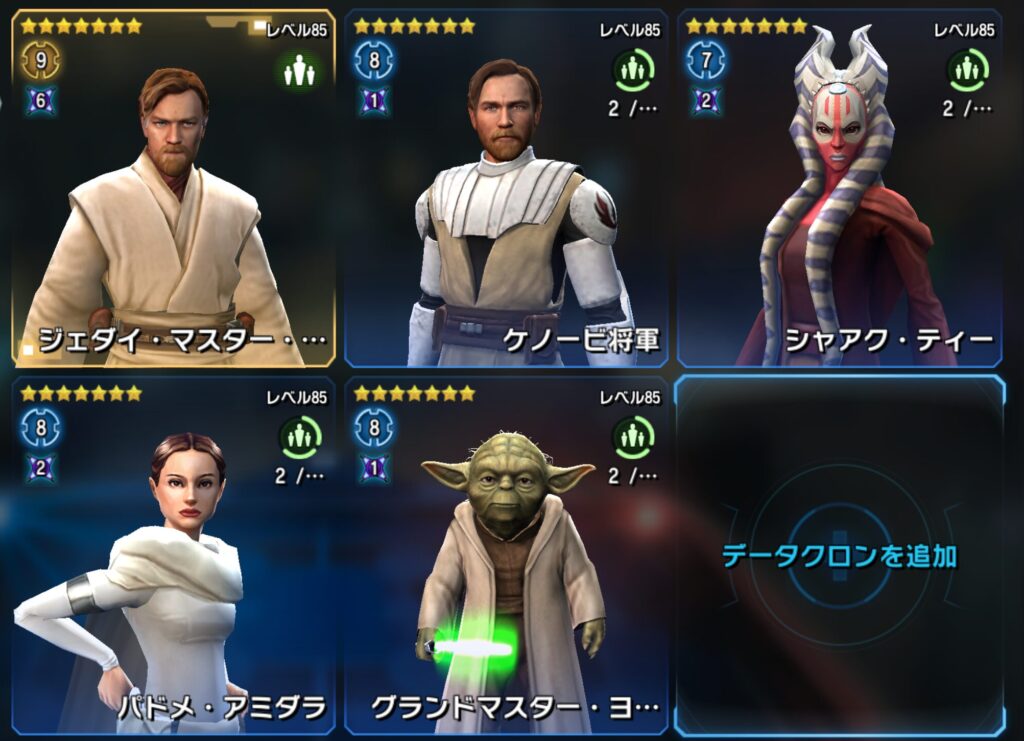This screenshot has height=741, width=1024.
Task: Pick the シャアク・ティー character card
Action: (x=839, y=190)
